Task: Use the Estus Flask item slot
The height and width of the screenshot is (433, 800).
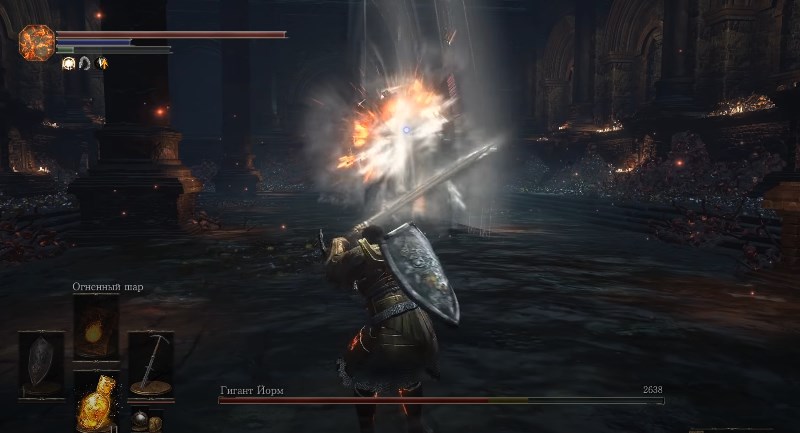Action: [96, 402]
